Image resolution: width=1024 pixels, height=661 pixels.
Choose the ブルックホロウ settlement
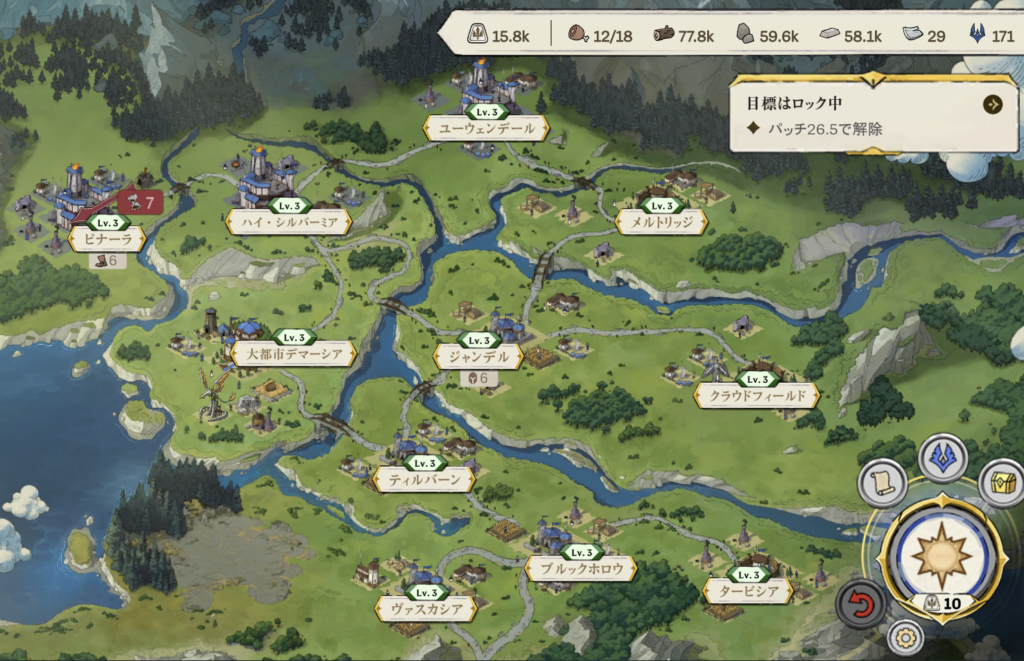point(581,568)
